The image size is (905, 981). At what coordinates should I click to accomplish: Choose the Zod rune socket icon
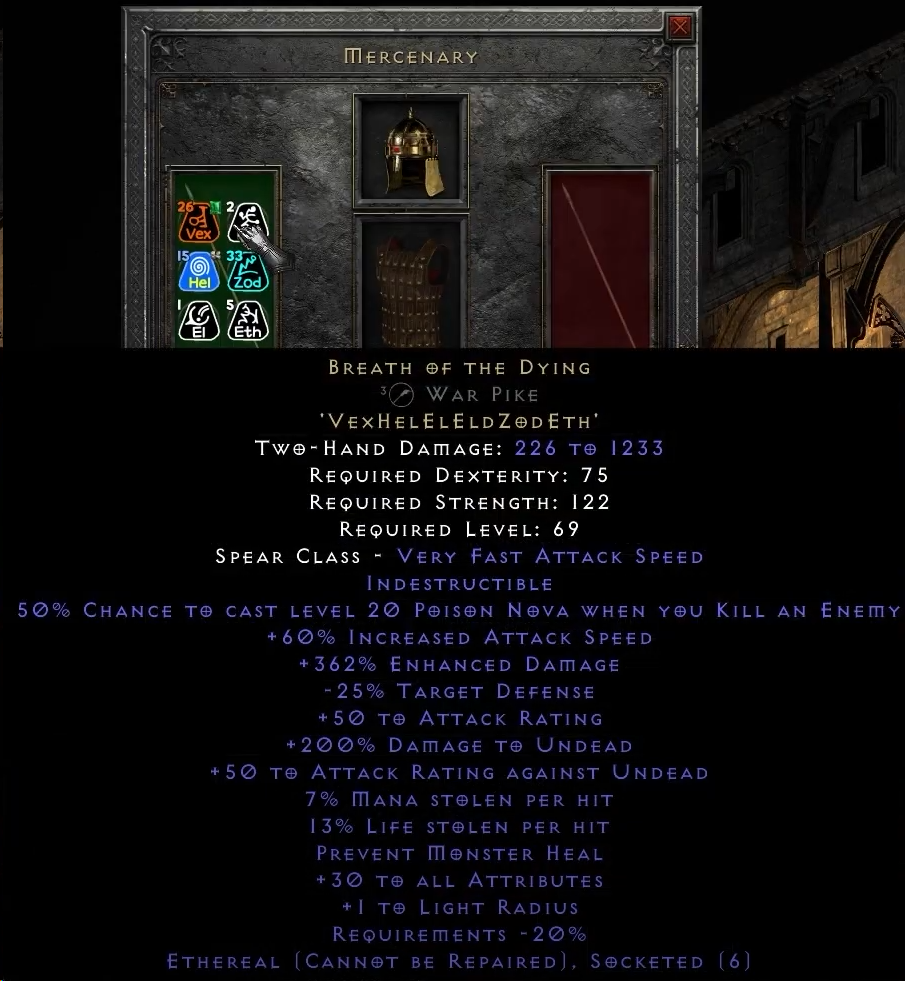pos(246,272)
